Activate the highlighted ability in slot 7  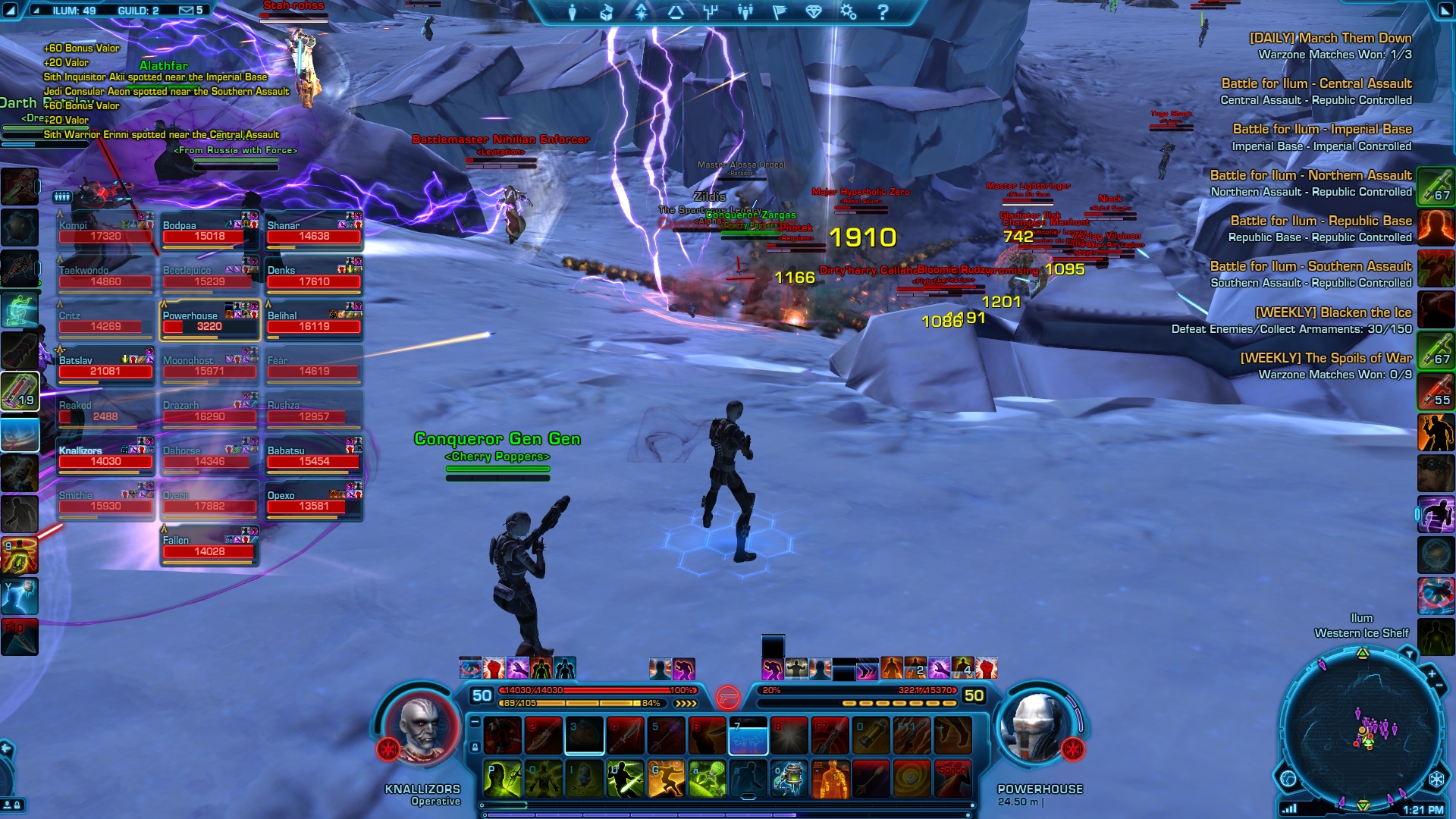point(748,736)
